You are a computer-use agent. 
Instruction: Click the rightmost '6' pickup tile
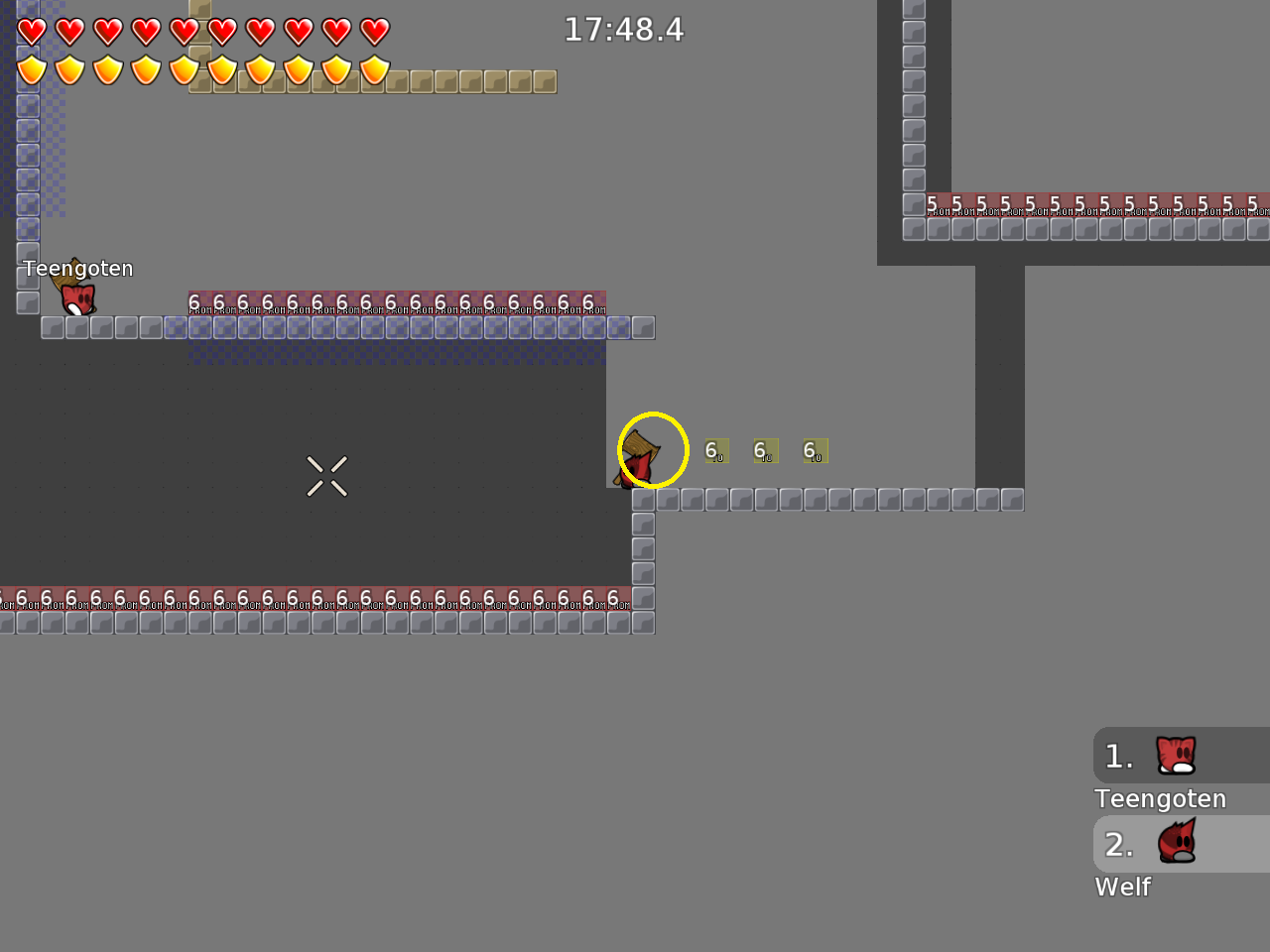point(814,450)
